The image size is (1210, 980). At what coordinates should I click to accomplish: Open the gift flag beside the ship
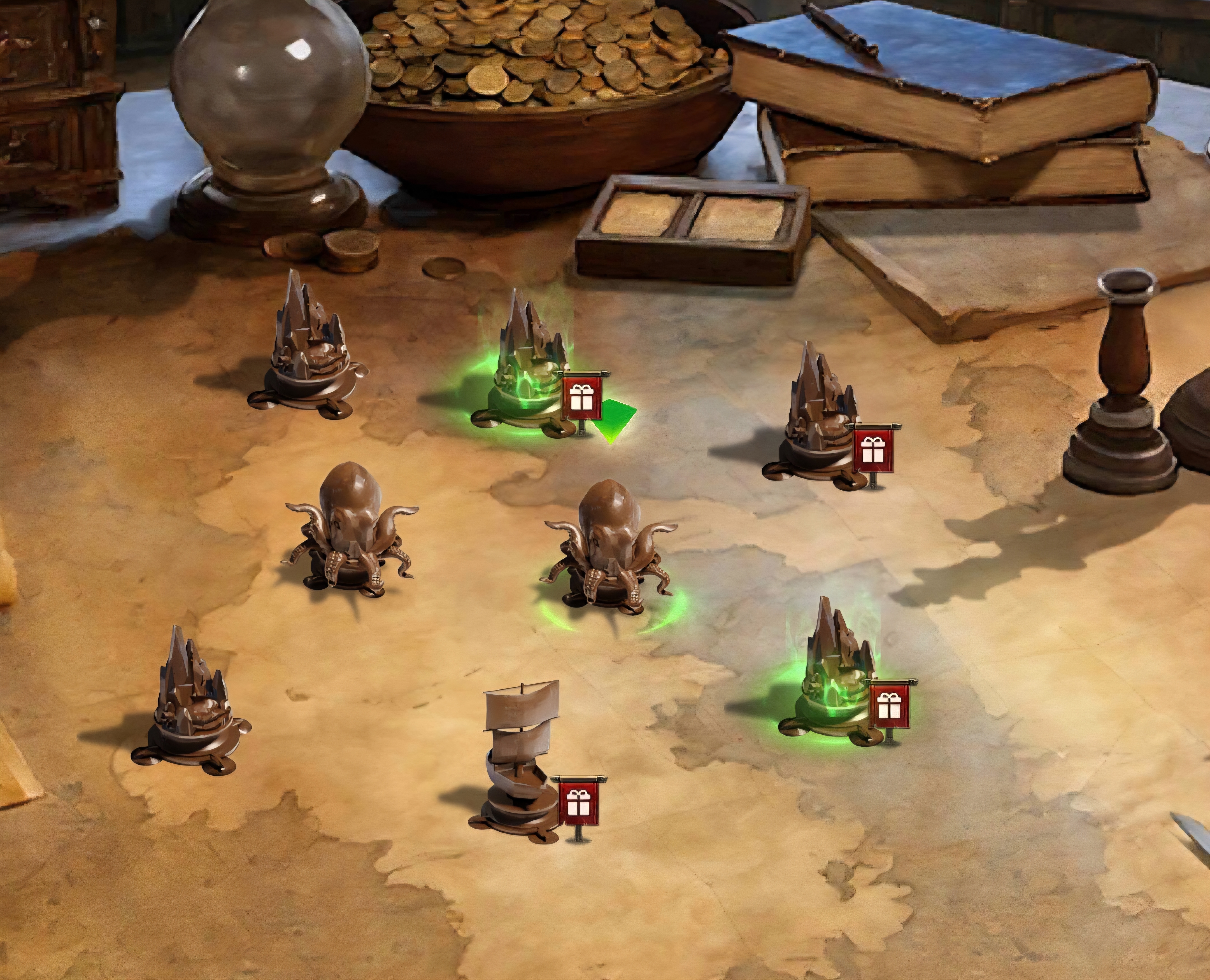[579, 802]
